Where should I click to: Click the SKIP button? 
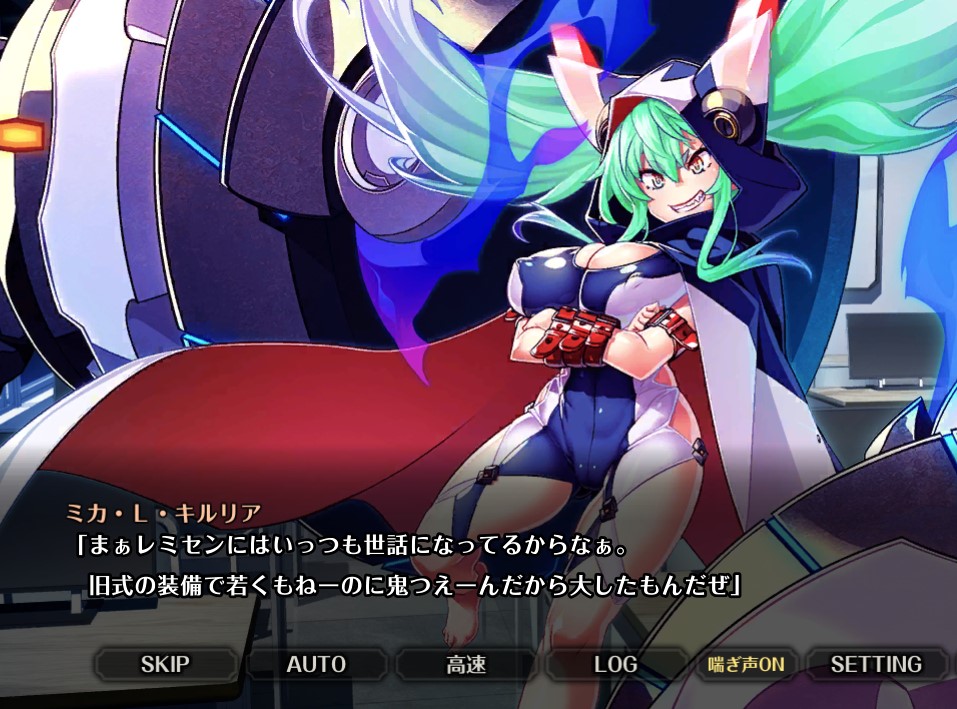[165, 664]
